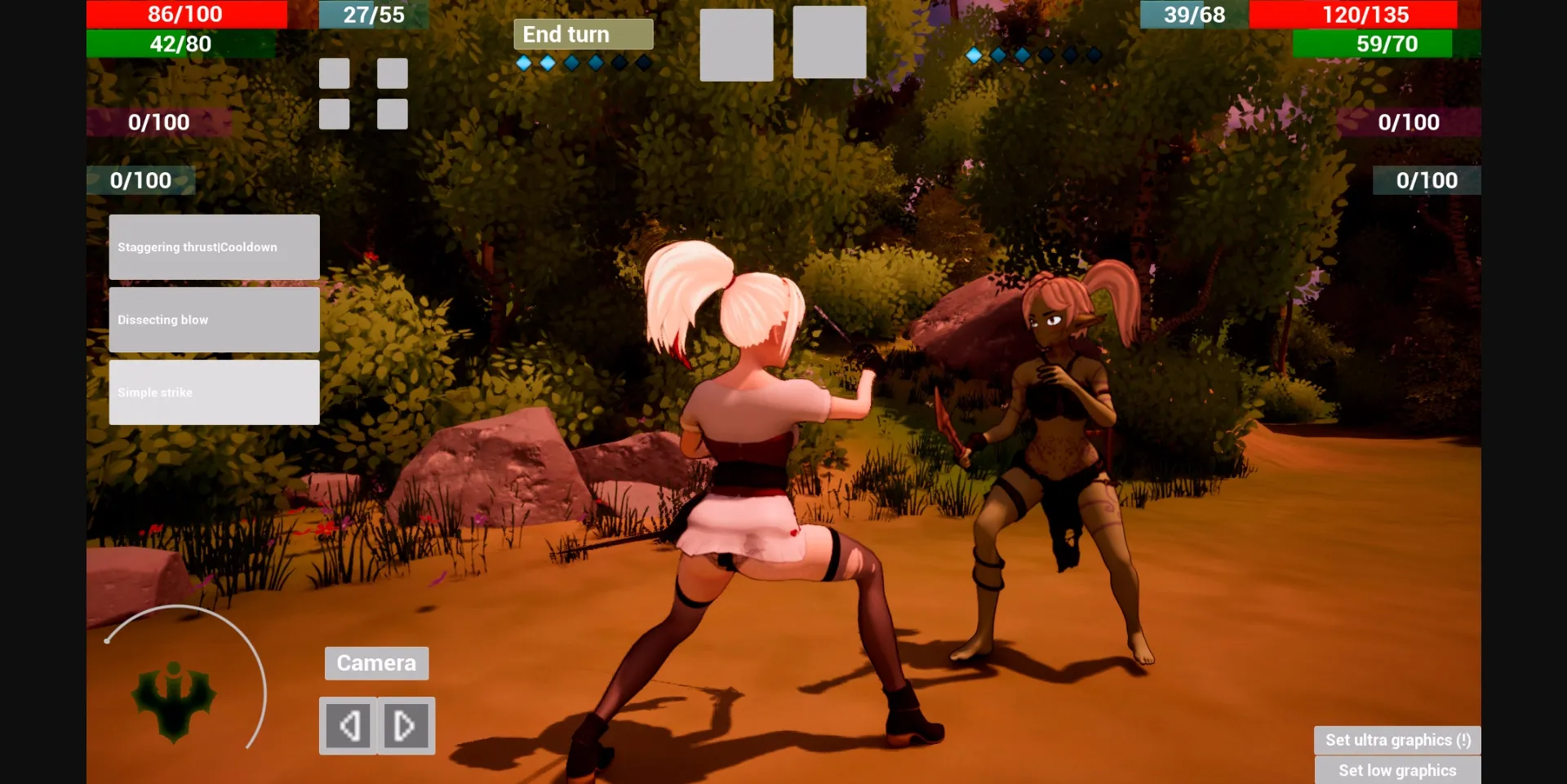Image resolution: width=1567 pixels, height=784 pixels.
Task: Rotate camera right with the right arrow icon
Action: click(405, 724)
